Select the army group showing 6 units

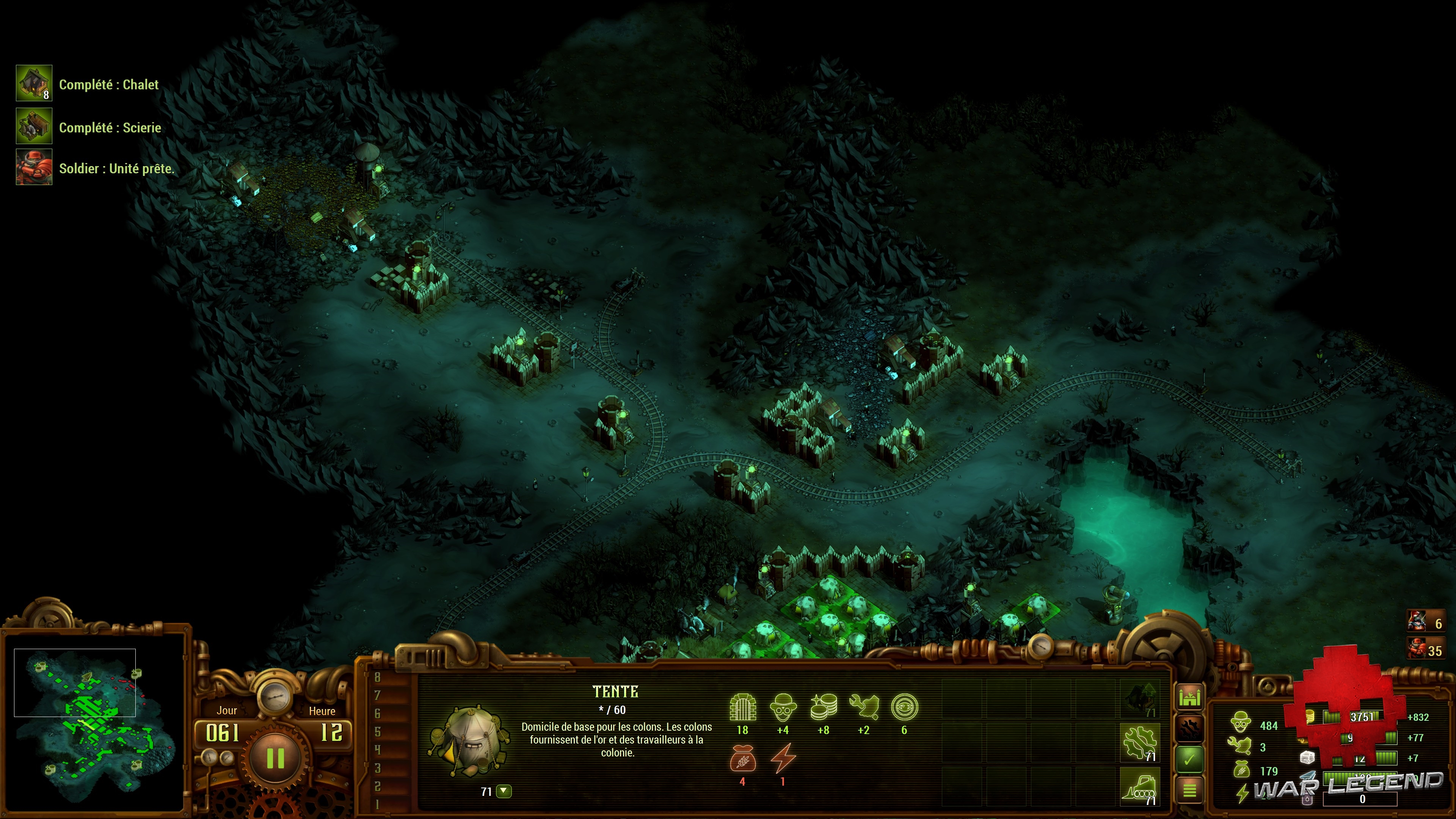tap(1425, 622)
